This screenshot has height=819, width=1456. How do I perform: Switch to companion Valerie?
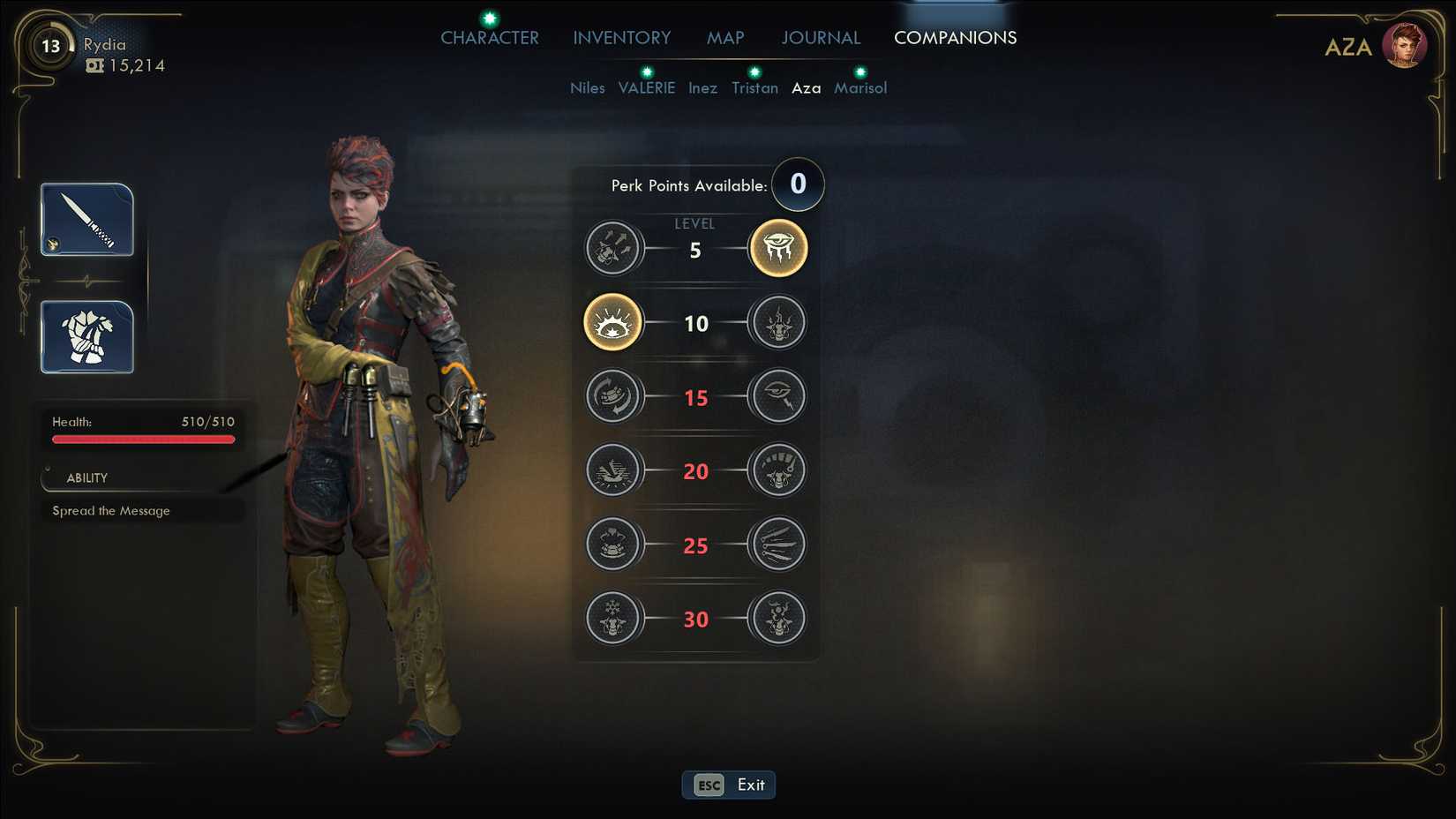click(x=647, y=88)
